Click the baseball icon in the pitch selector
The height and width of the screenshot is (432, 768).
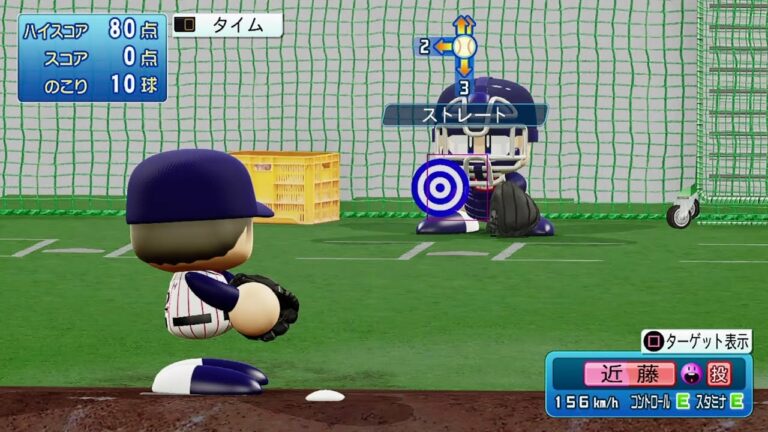coord(464,46)
